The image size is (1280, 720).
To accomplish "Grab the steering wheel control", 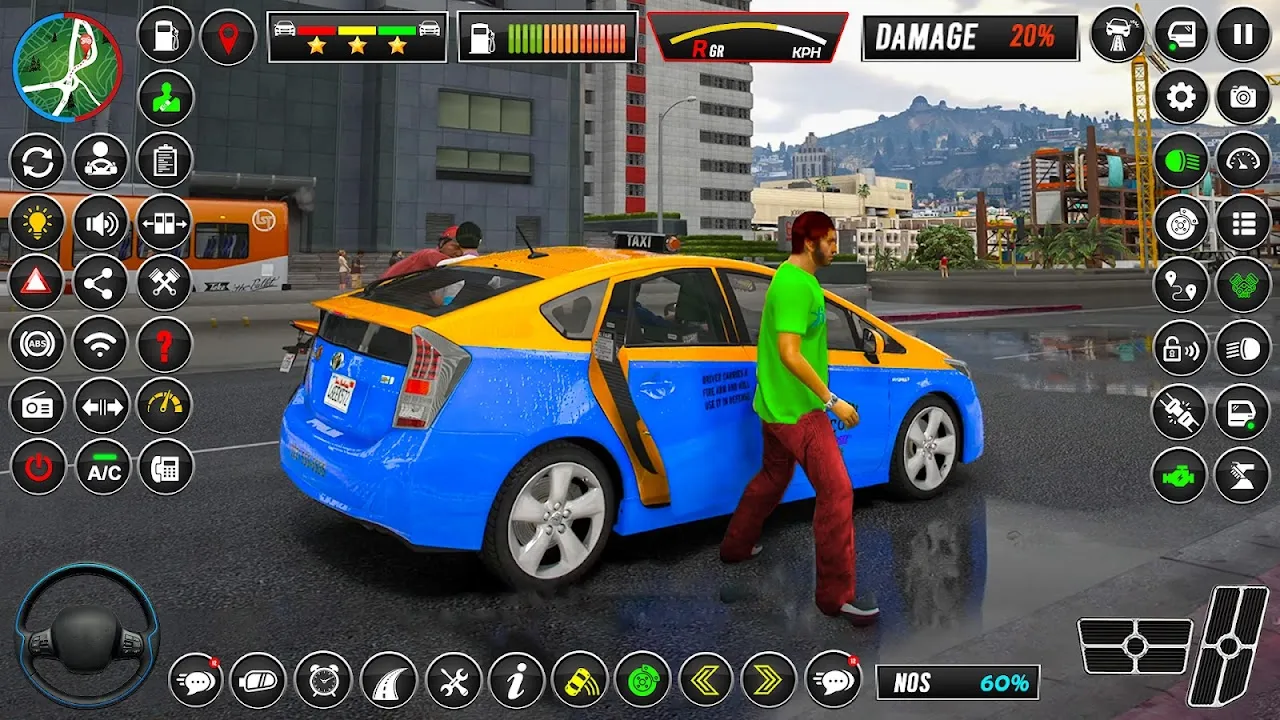I will click(x=87, y=635).
